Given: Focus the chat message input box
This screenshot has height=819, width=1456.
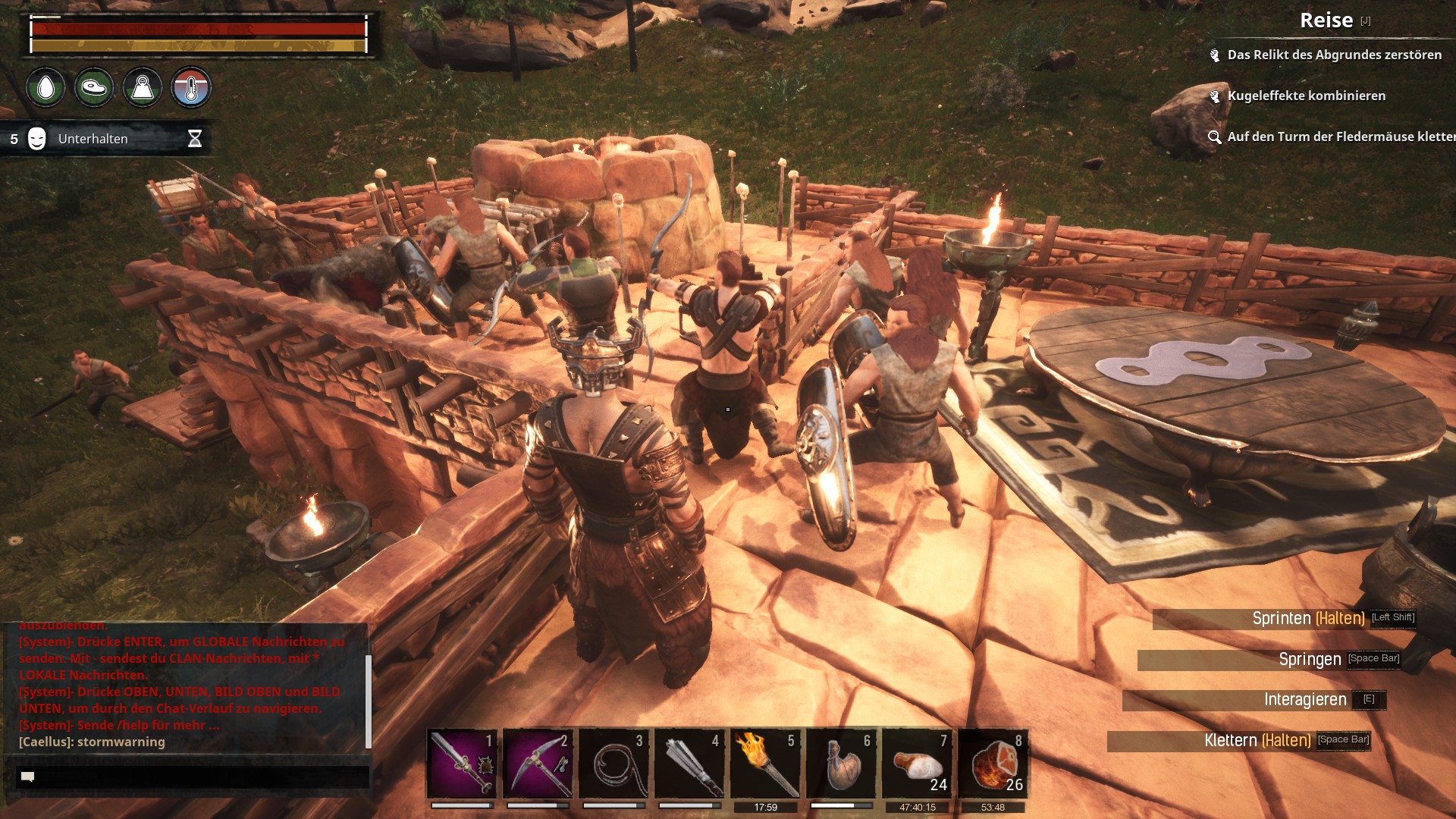Looking at the screenshot, I should pos(193,777).
